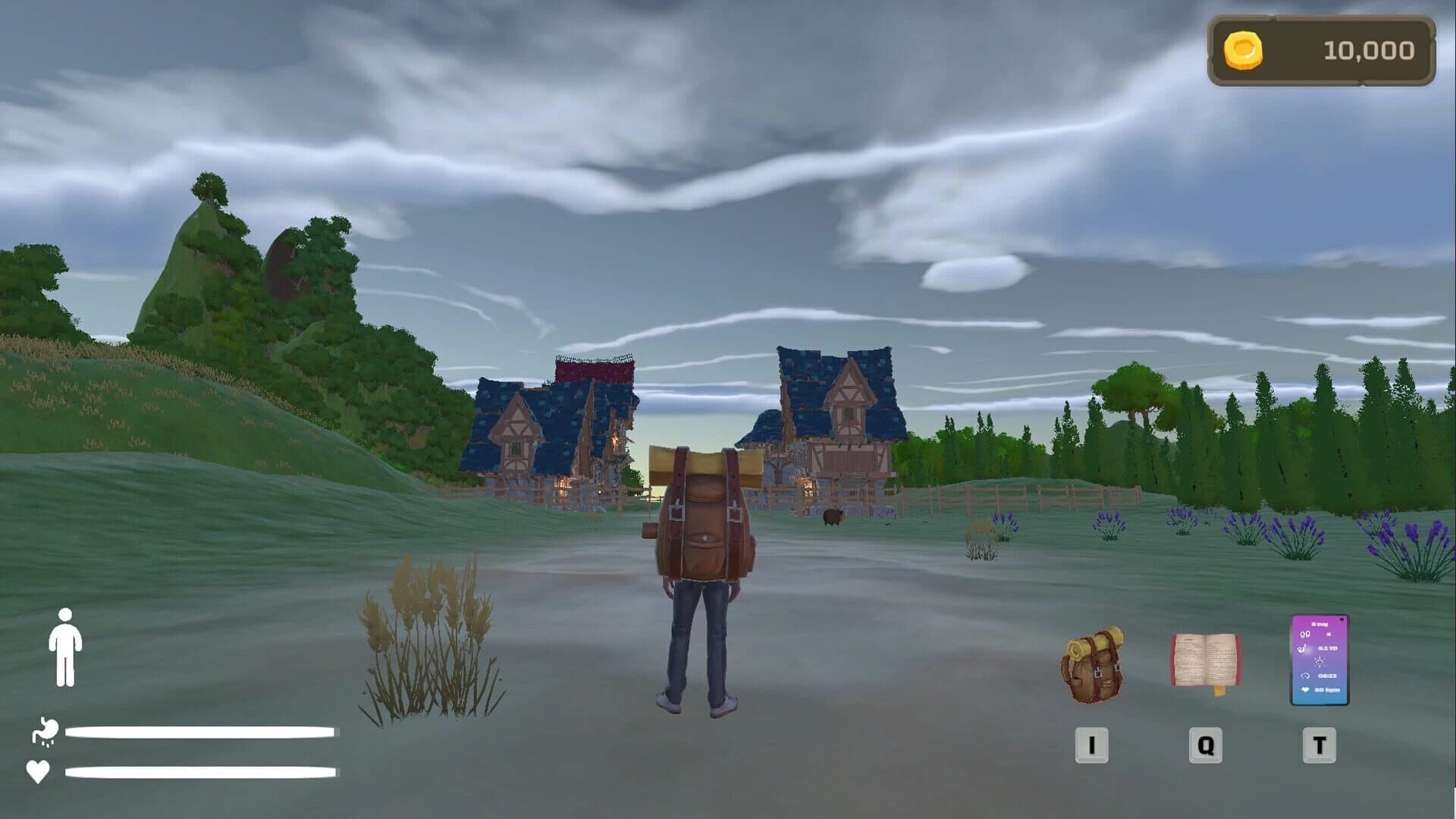The width and height of the screenshot is (1456, 819).
Task: Open the journal book icon
Action: (x=1207, y=657)
